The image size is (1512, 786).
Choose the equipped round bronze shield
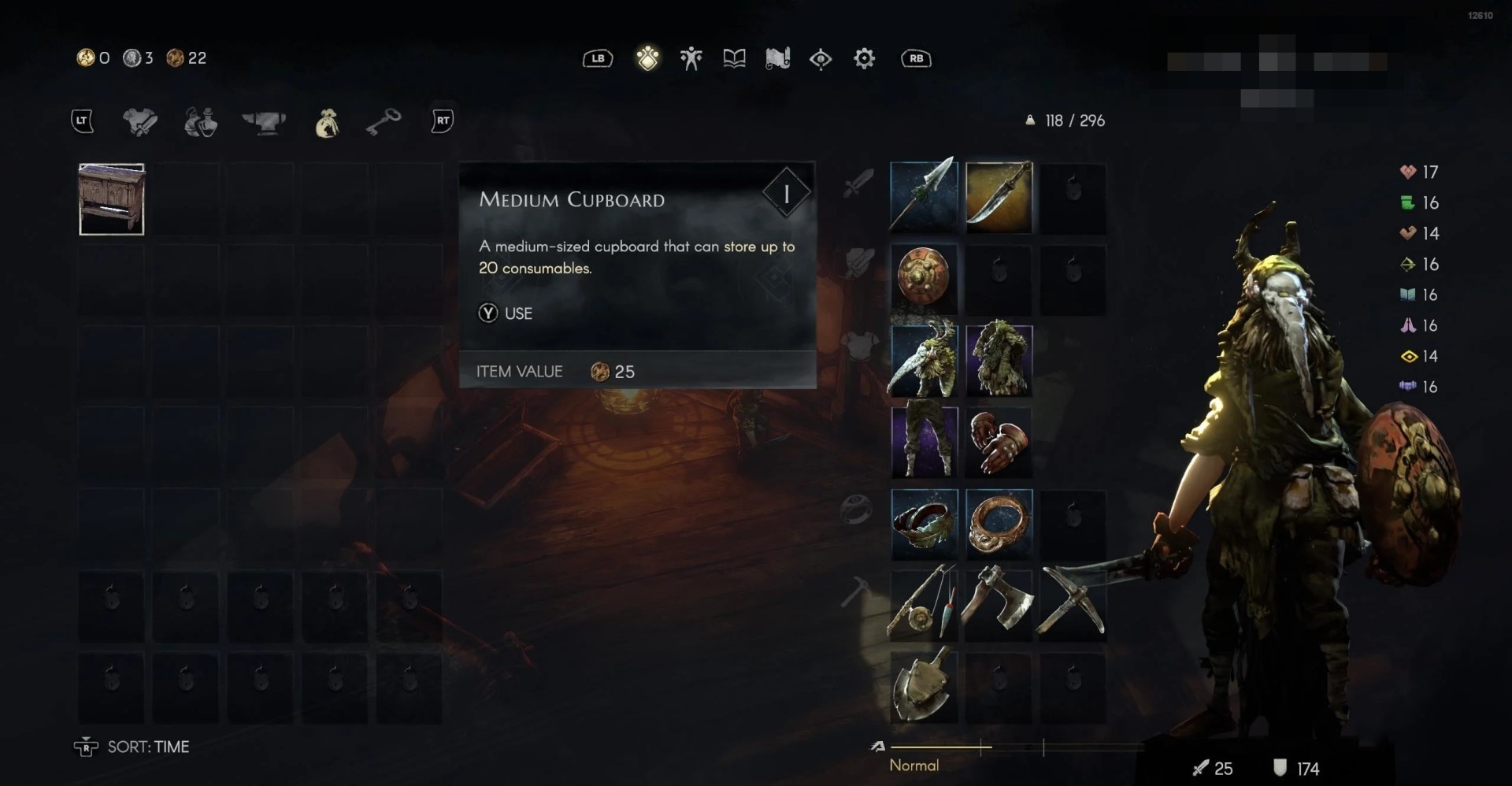923,279
